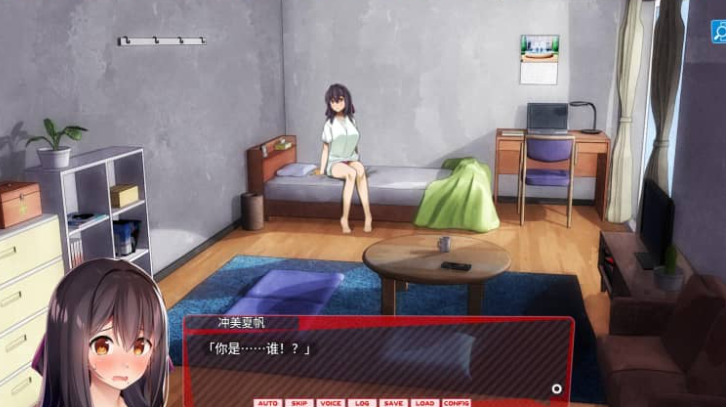
Task: Click the SKIP button
Action: tap(298, 402)
